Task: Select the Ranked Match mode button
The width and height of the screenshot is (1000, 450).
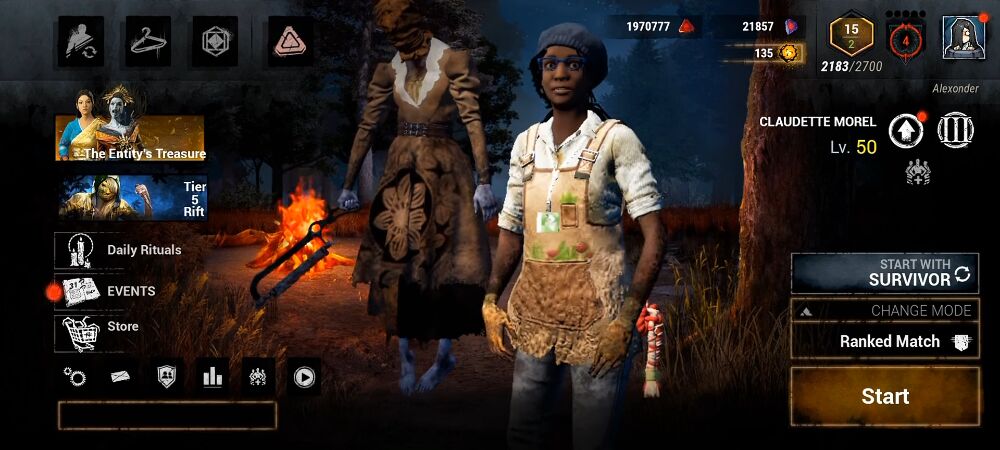Action: point(885,341)
